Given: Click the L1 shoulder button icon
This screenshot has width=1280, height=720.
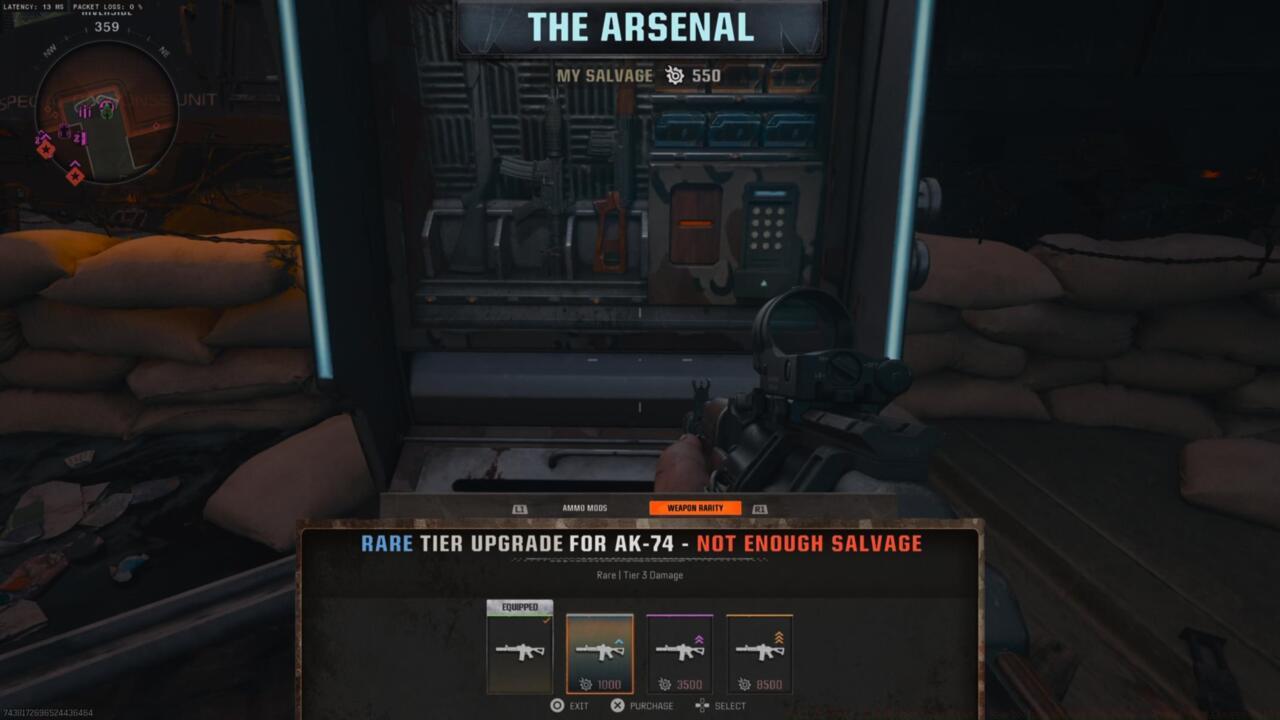Looking at the screenshot, I should coord(520,507).
